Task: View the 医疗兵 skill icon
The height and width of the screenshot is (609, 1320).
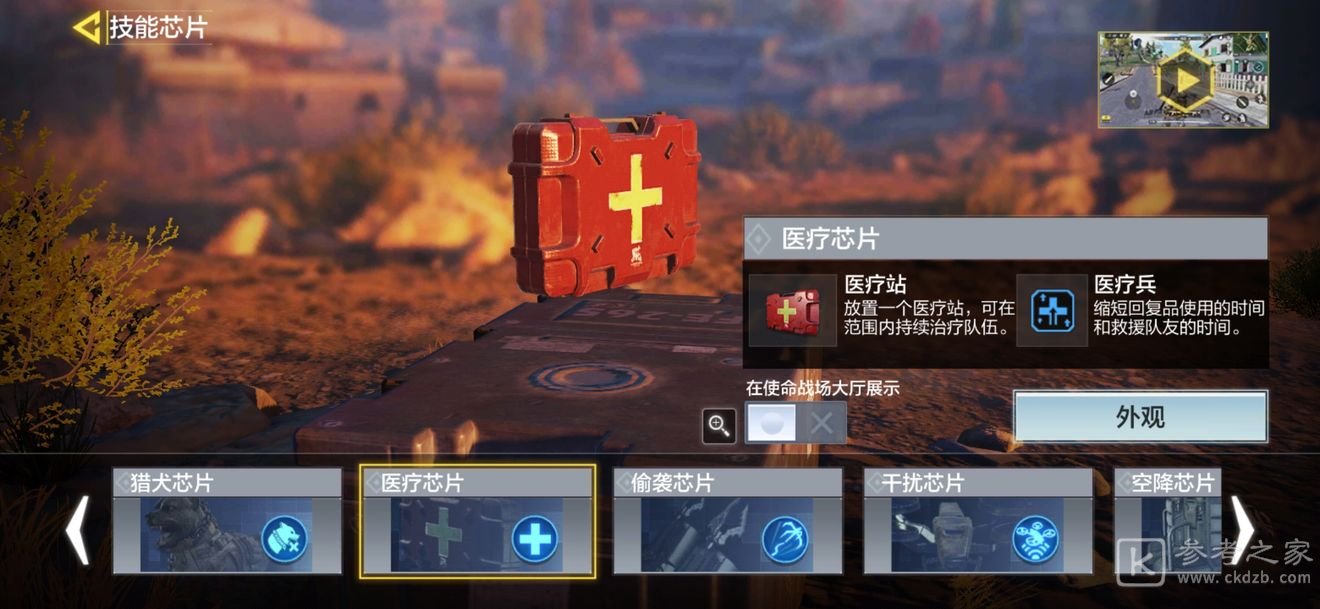Action: (1052, 311)
